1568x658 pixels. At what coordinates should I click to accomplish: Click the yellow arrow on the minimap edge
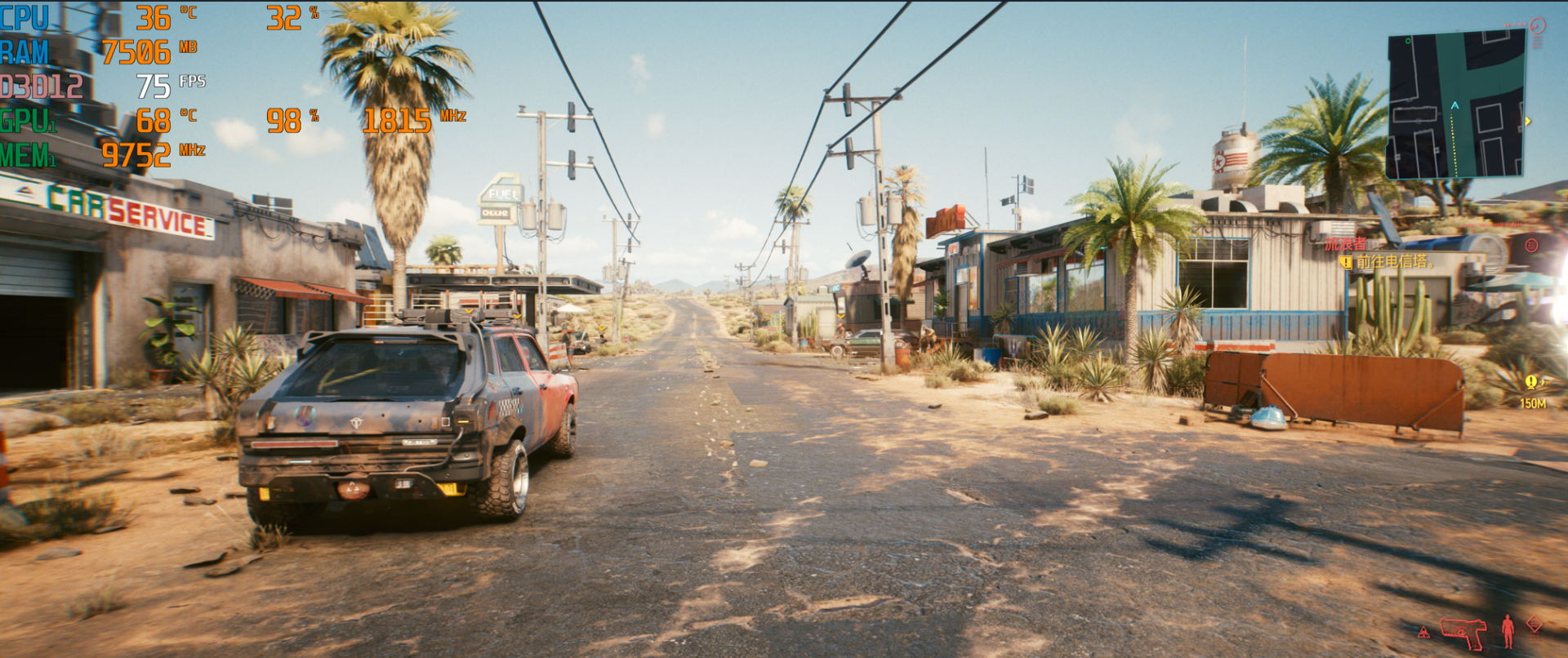pos(1528,122)
